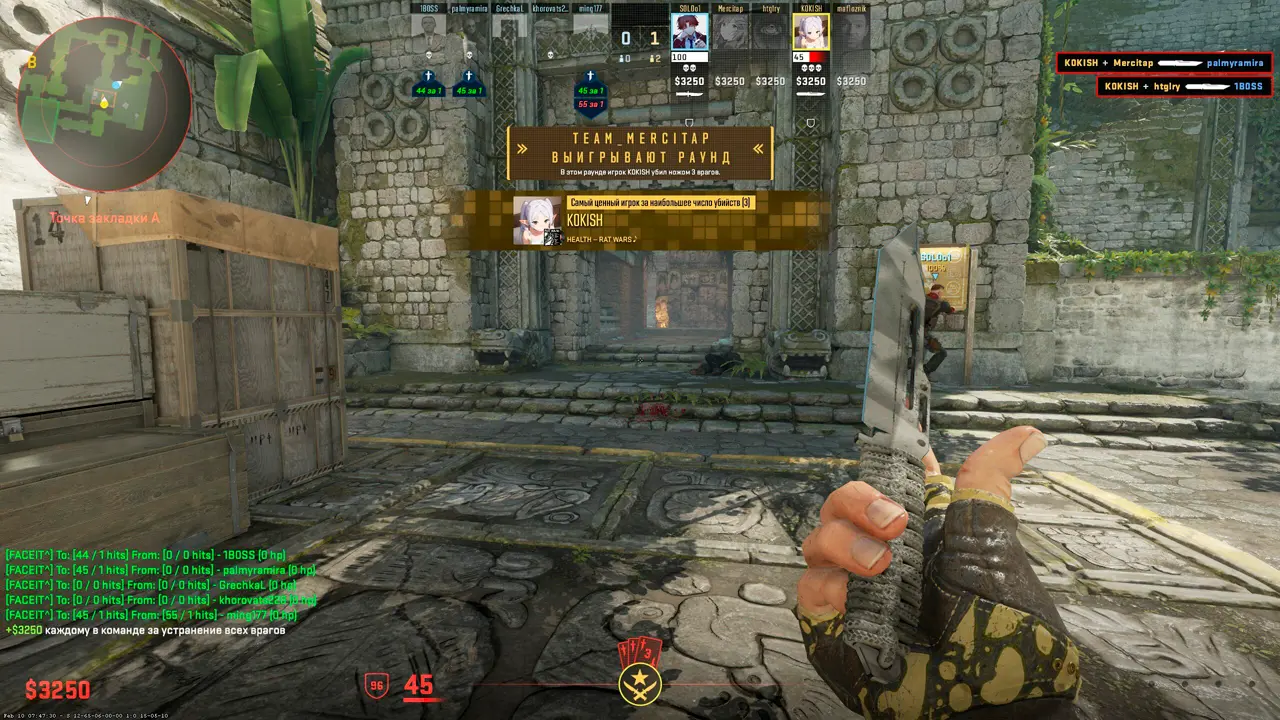Select ming177's player portrait

[x=590, y=29]
